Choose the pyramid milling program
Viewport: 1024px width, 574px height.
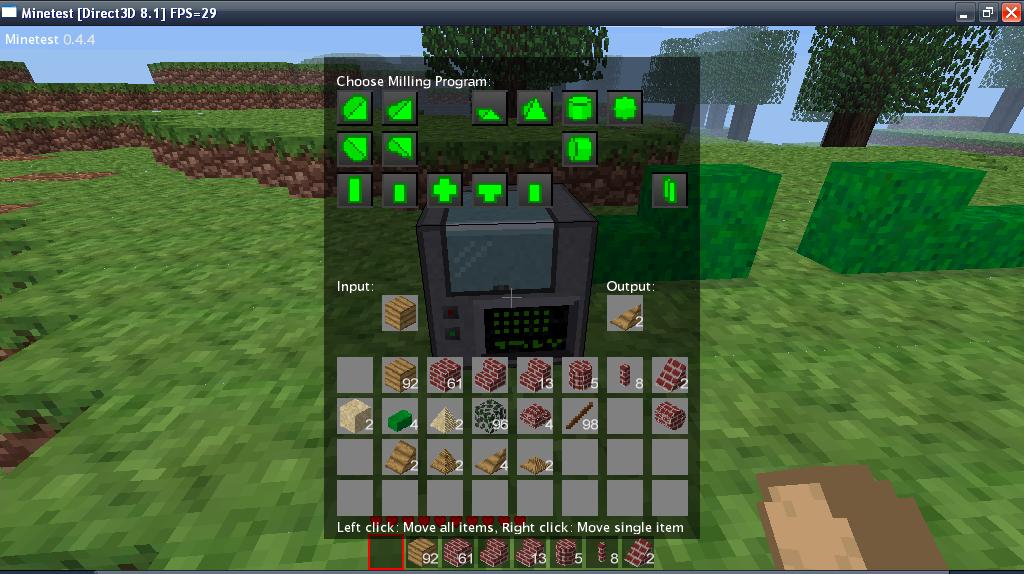(x=535, y=107)
